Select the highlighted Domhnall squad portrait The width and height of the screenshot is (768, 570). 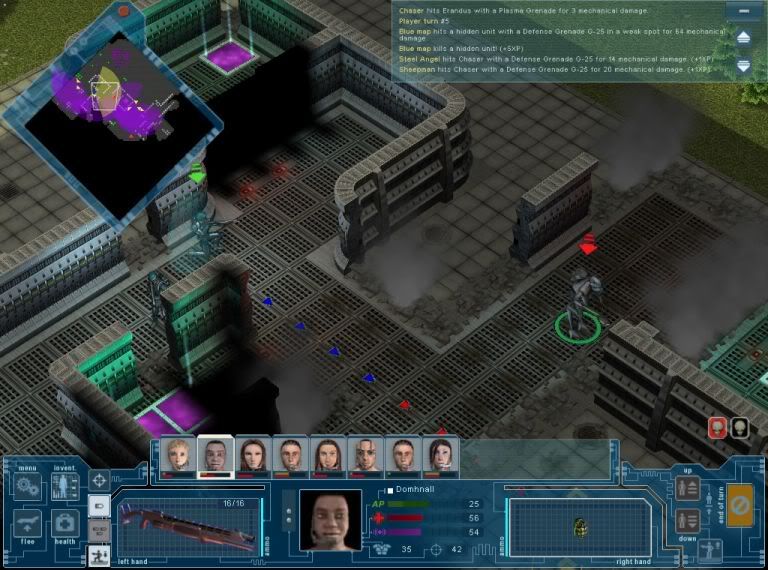pos(214,455)
